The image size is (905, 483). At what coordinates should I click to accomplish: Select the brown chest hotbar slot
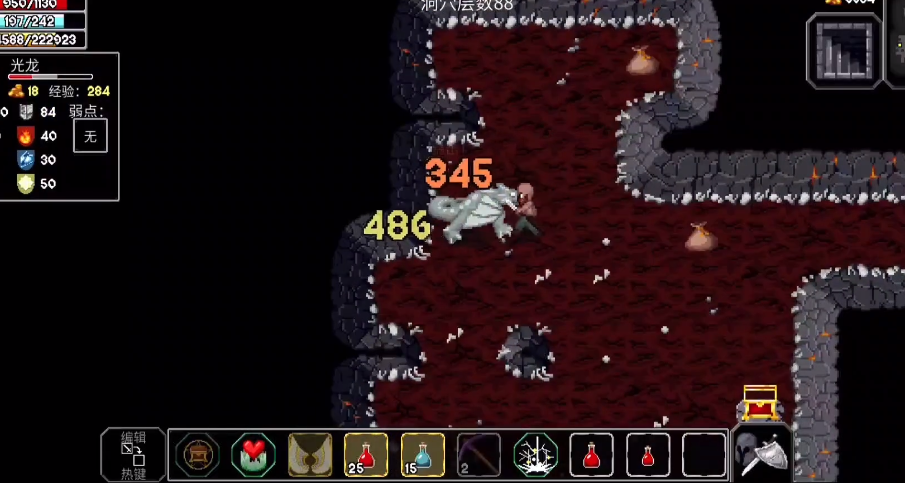tap(197, 456)
